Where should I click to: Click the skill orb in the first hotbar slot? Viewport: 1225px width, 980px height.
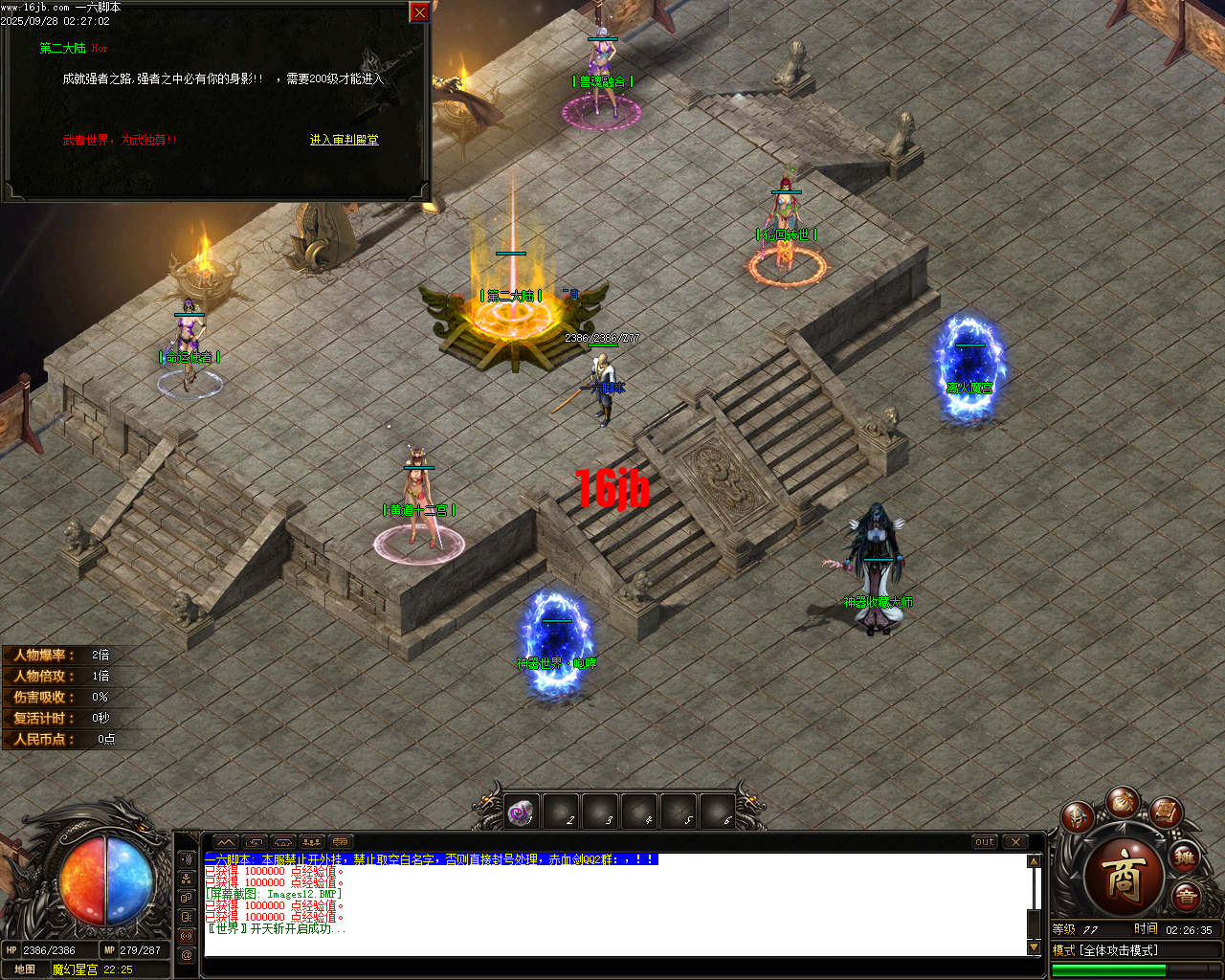[520, 813]
